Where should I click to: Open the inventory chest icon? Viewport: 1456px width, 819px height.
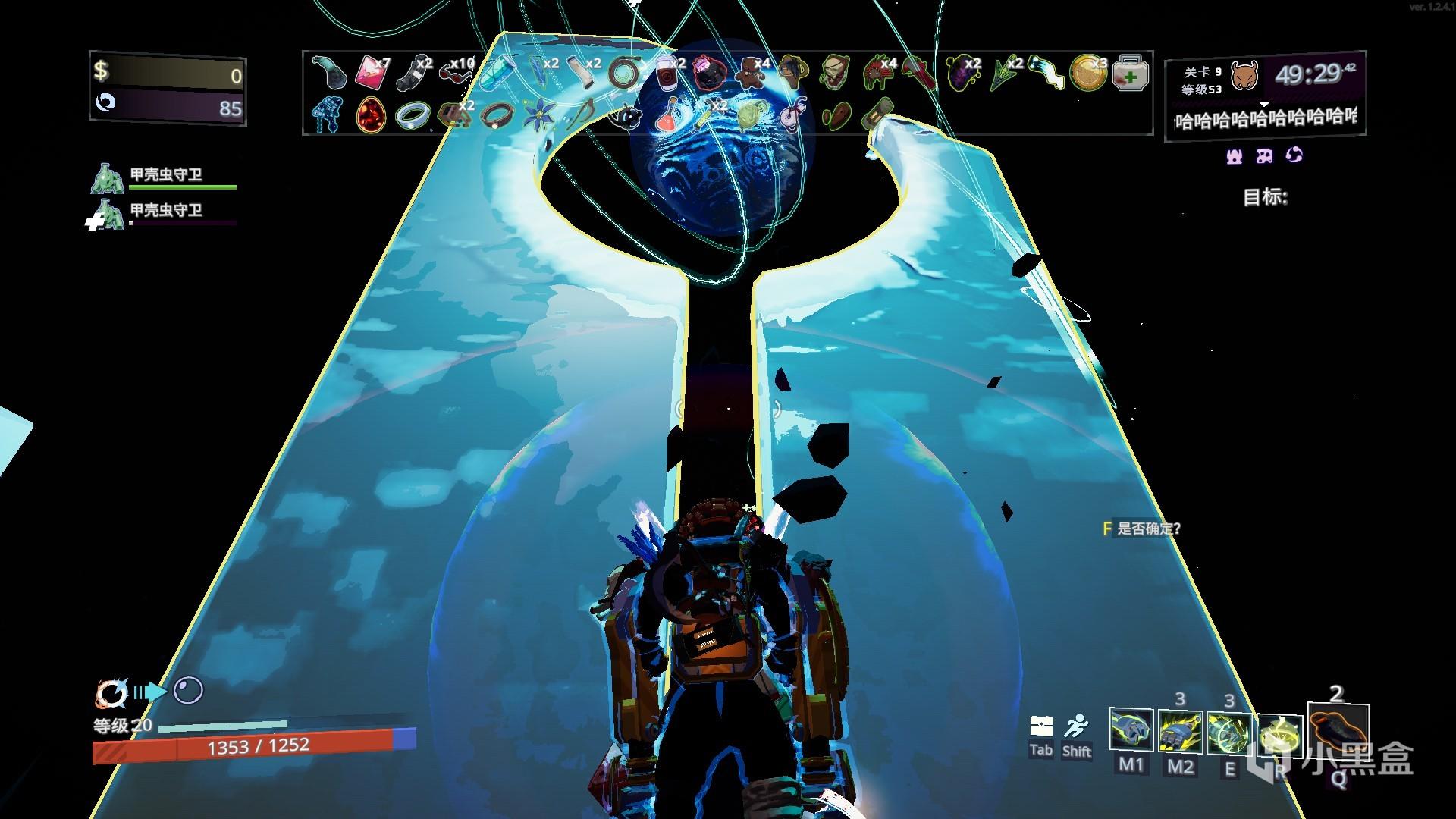[x=1040, y=726]
